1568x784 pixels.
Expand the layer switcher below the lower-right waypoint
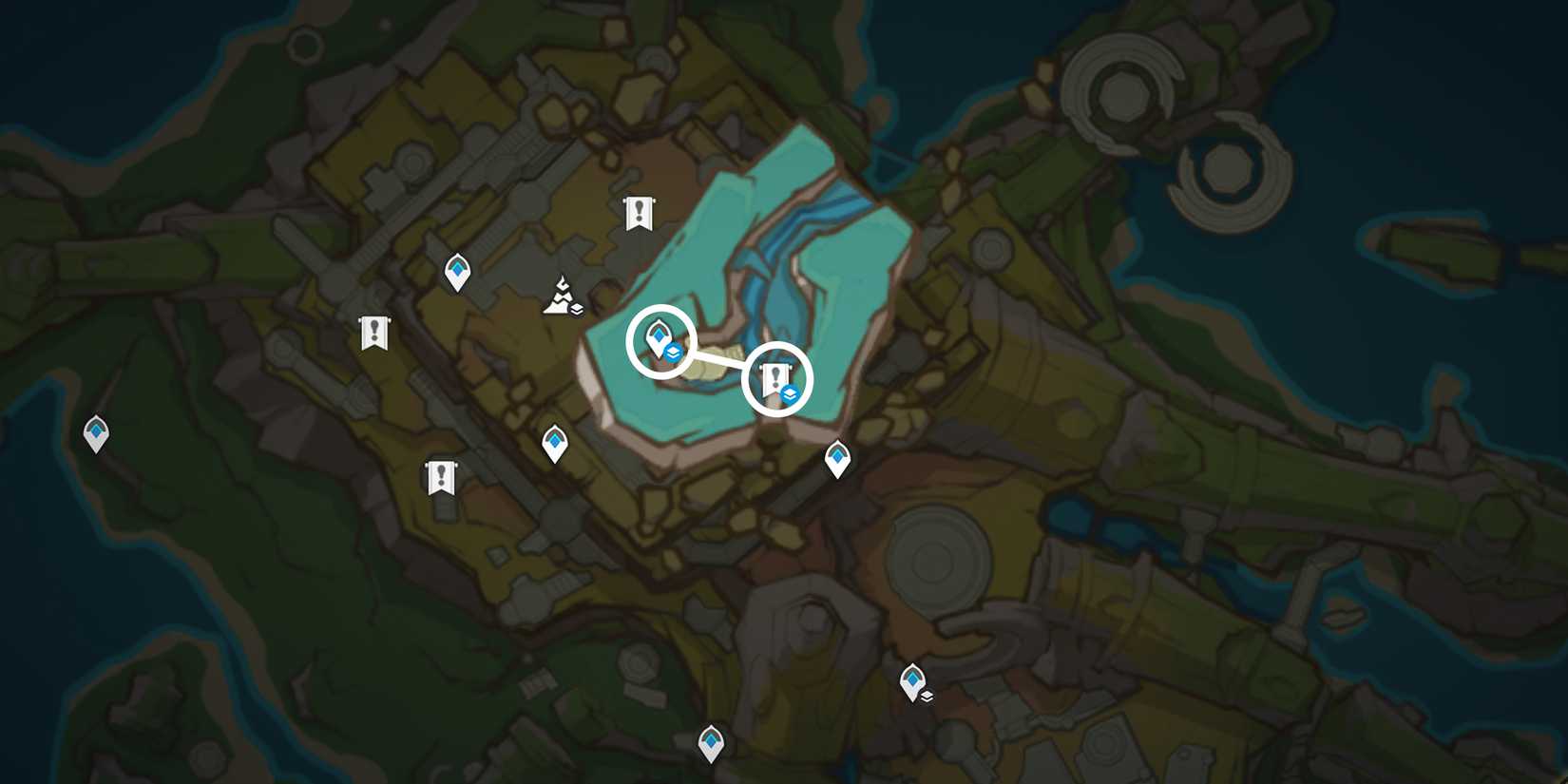(x=928, y=697)
